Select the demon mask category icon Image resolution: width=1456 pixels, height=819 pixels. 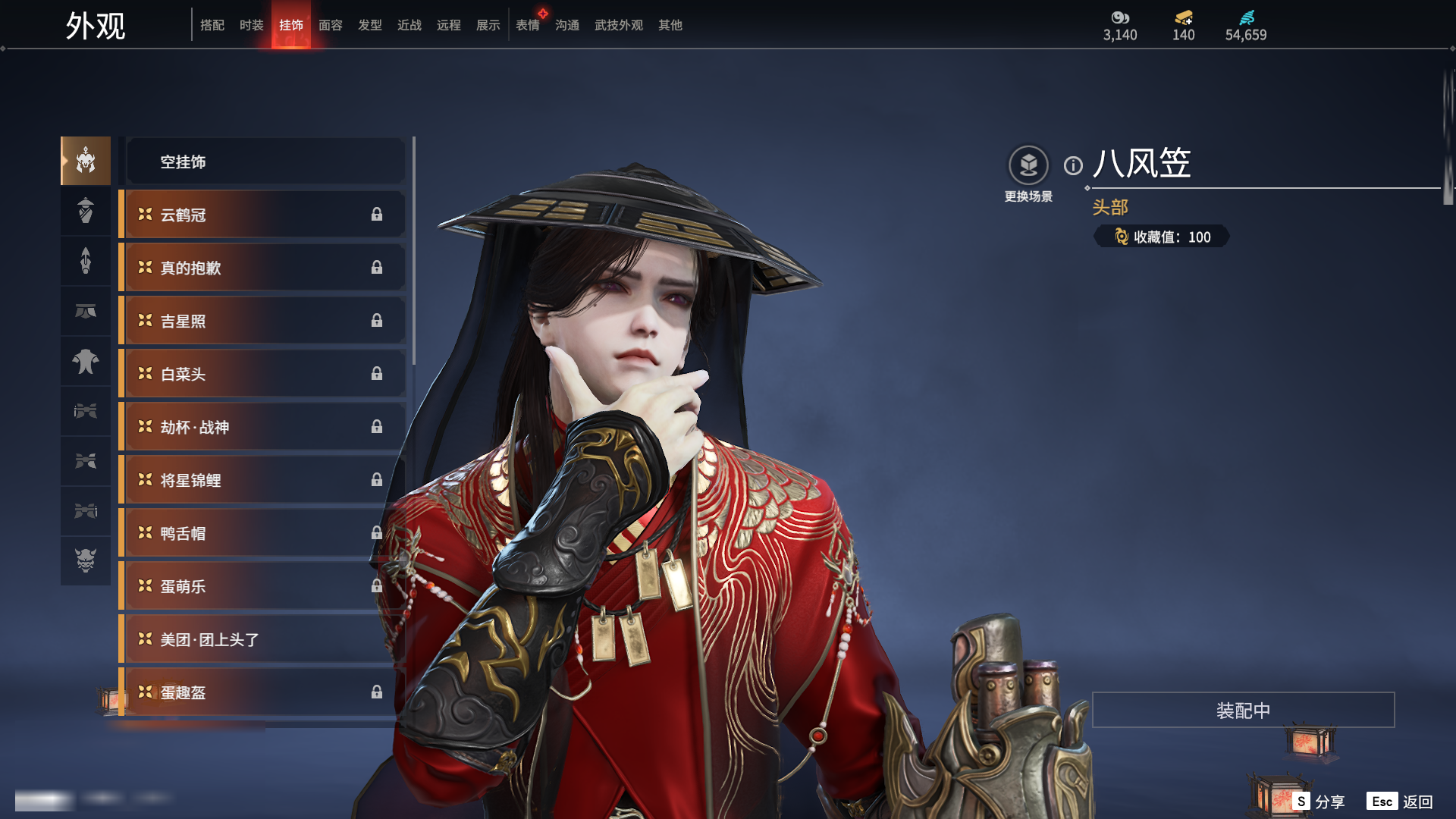86,560
